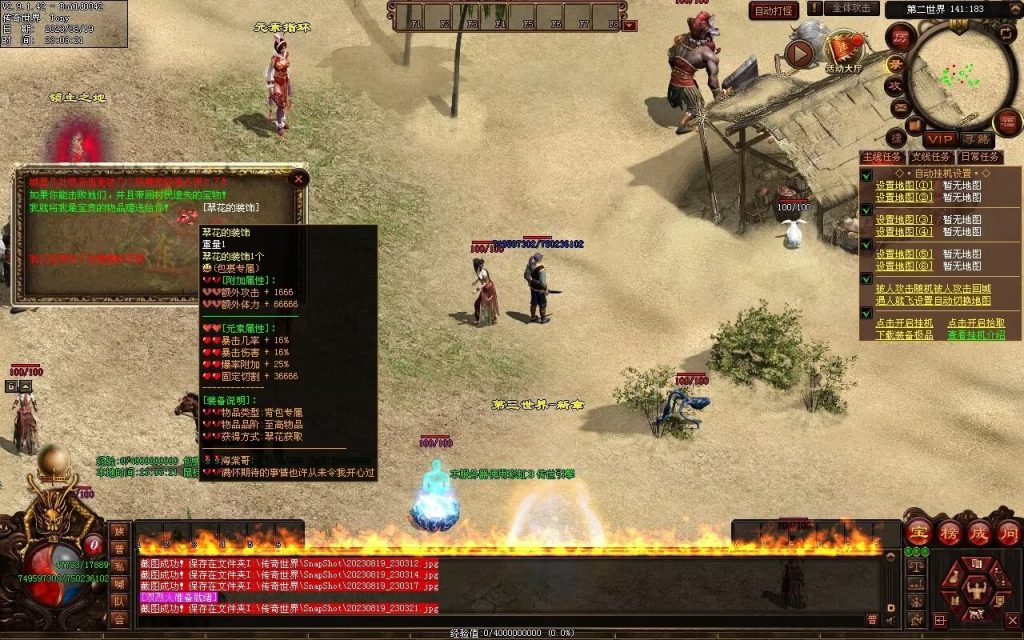Click the 自动打怪 auto-fight button
This screenshot has width=1024, height=640.
pyautogui.click(x=774, y=11)
